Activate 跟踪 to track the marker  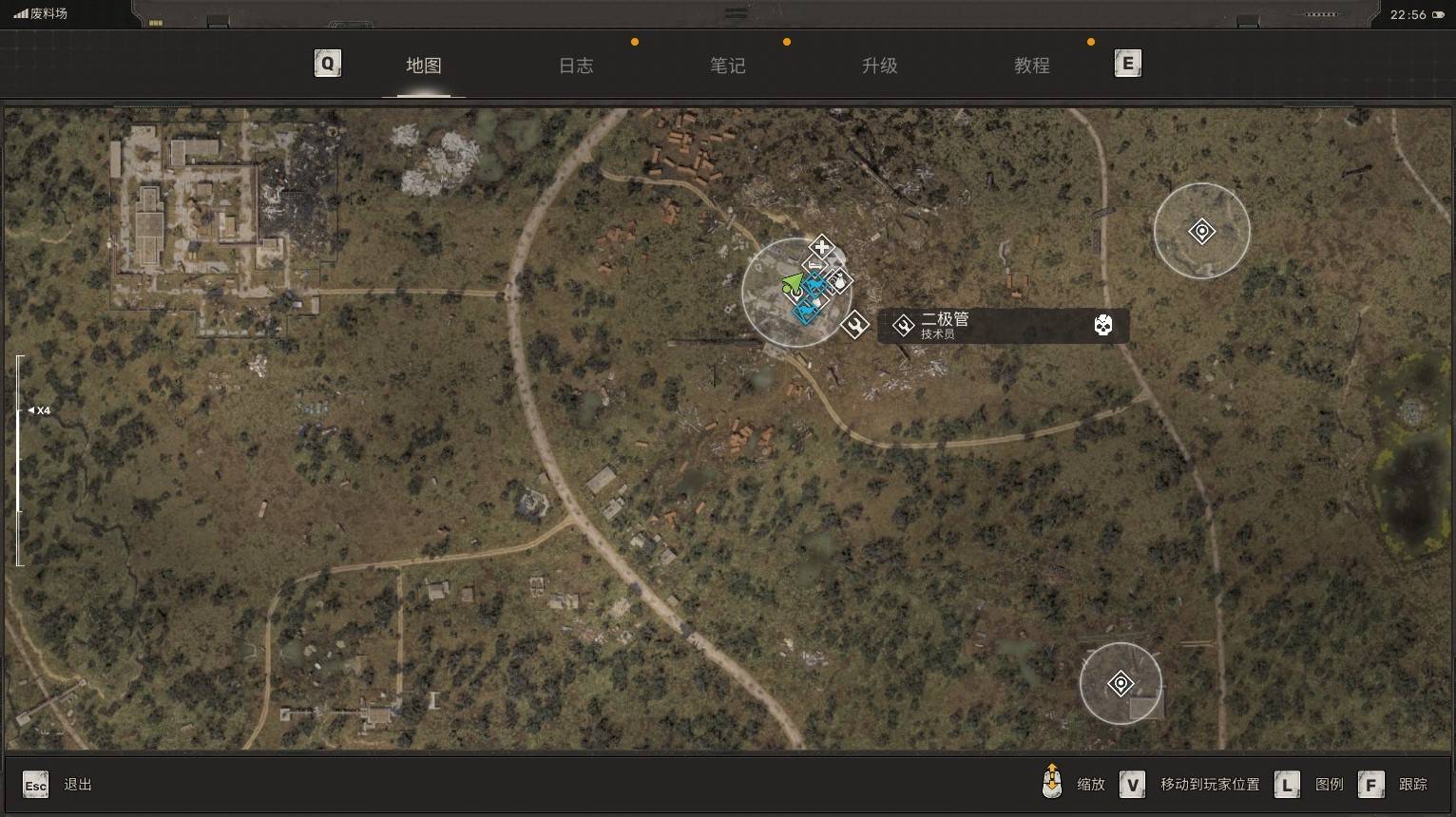(x=1412, y=785)
